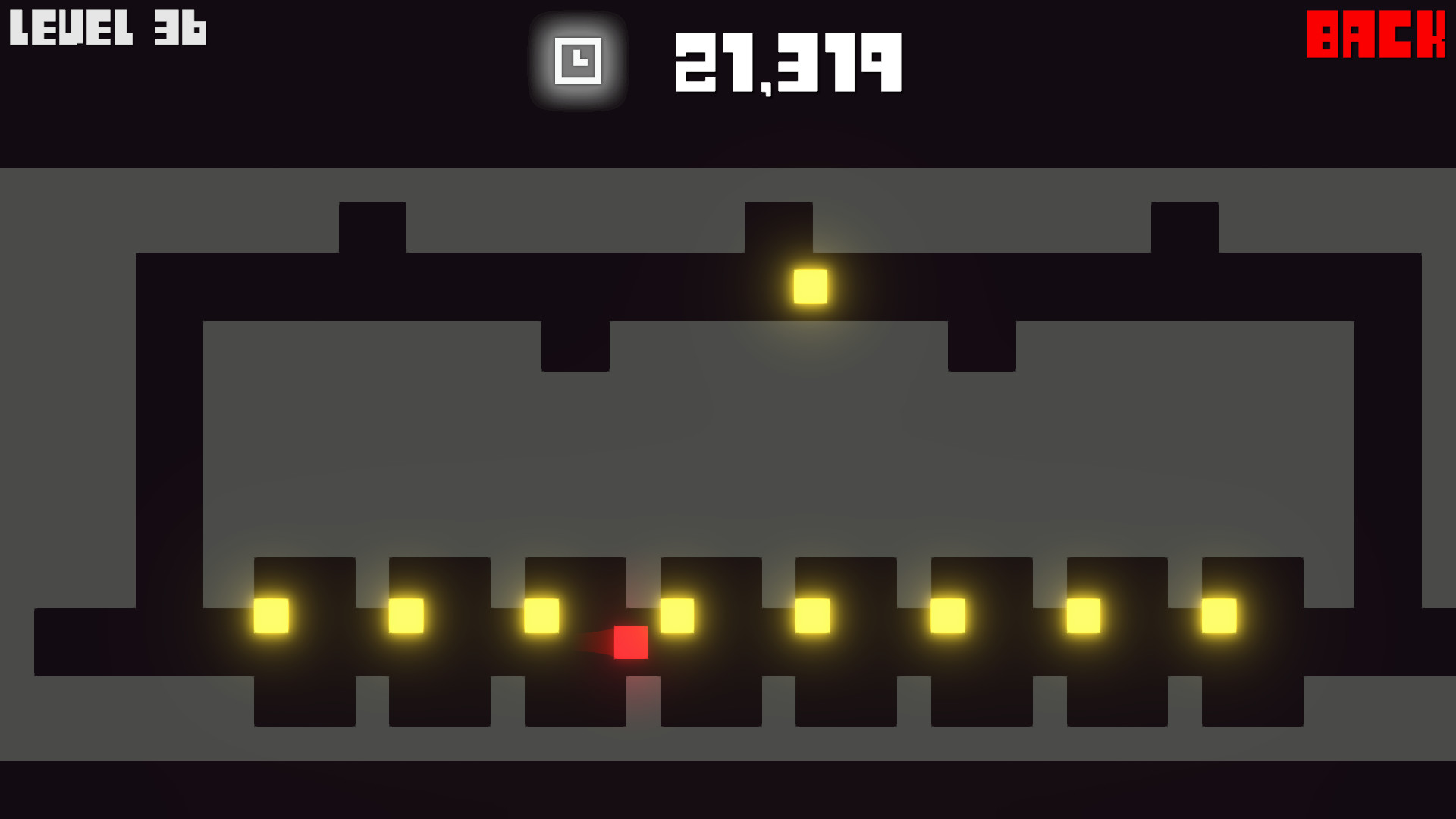Click the yellow pellet right of the red square
The image size is (1456, 819).
pos(677,617)
